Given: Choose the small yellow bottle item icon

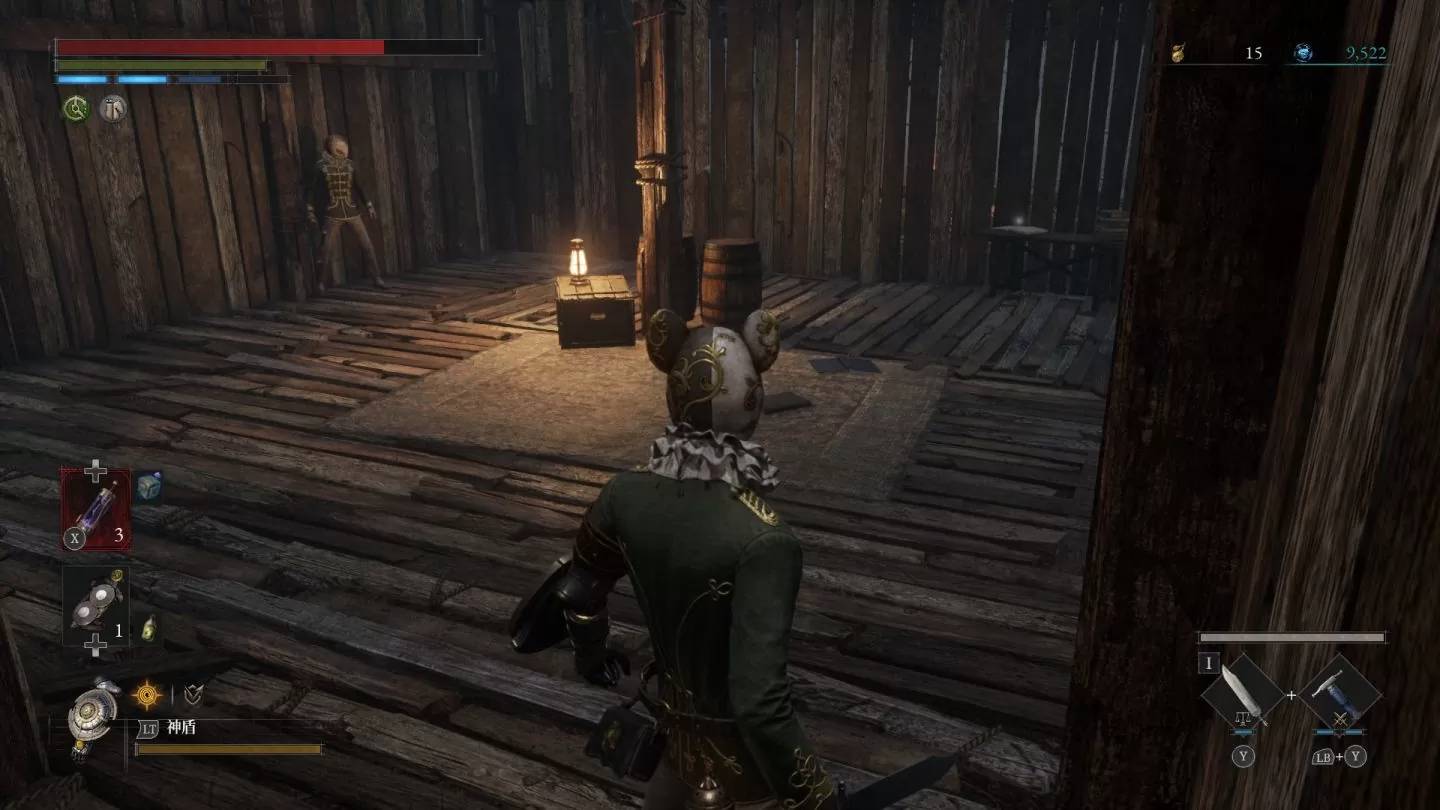Looking at the screenshot, I should coord(147,627).
